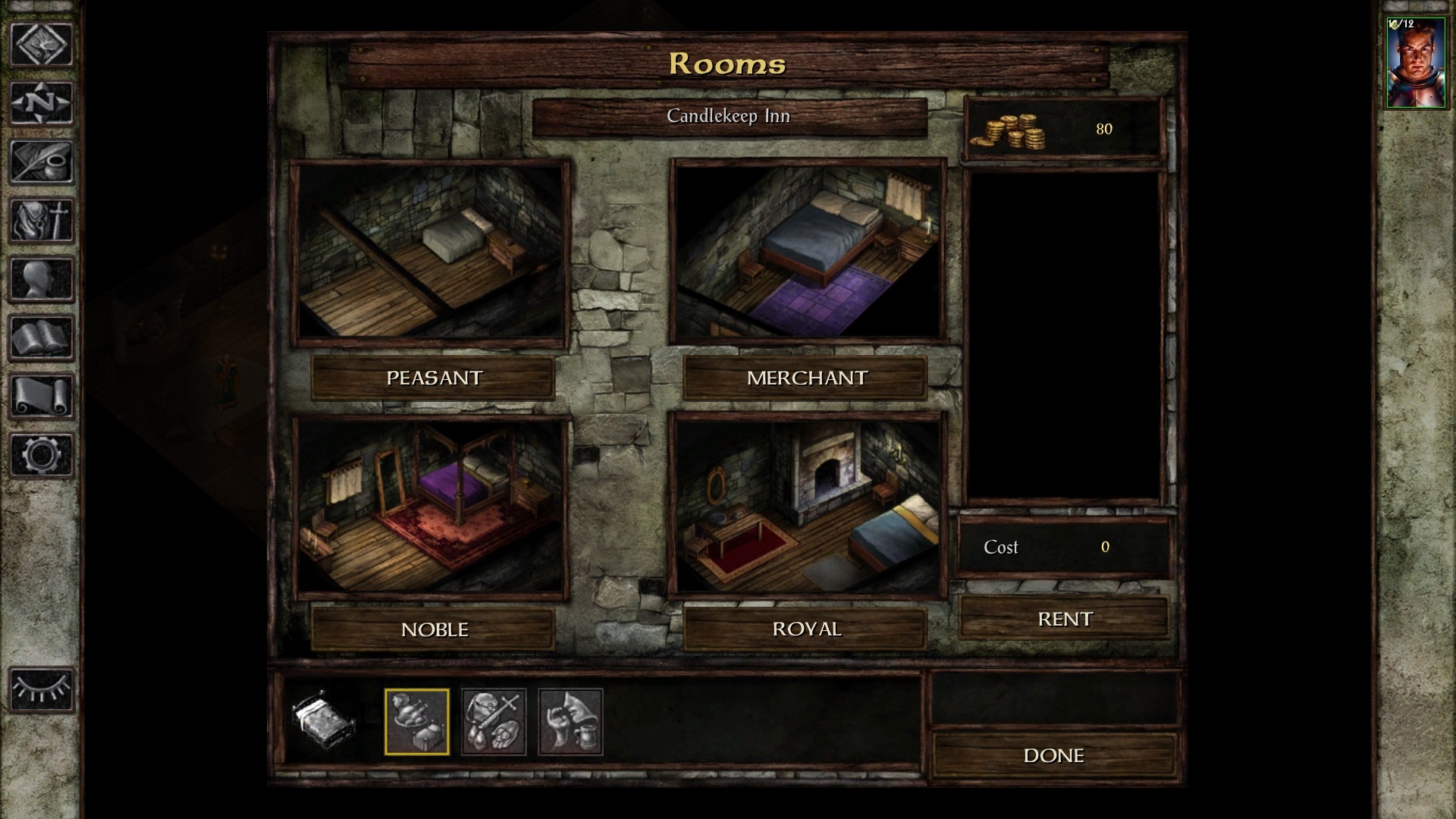This screenshot has height=819, width=1456.
Task: Open the drinks and rumors tab
Action: point(570,721)
